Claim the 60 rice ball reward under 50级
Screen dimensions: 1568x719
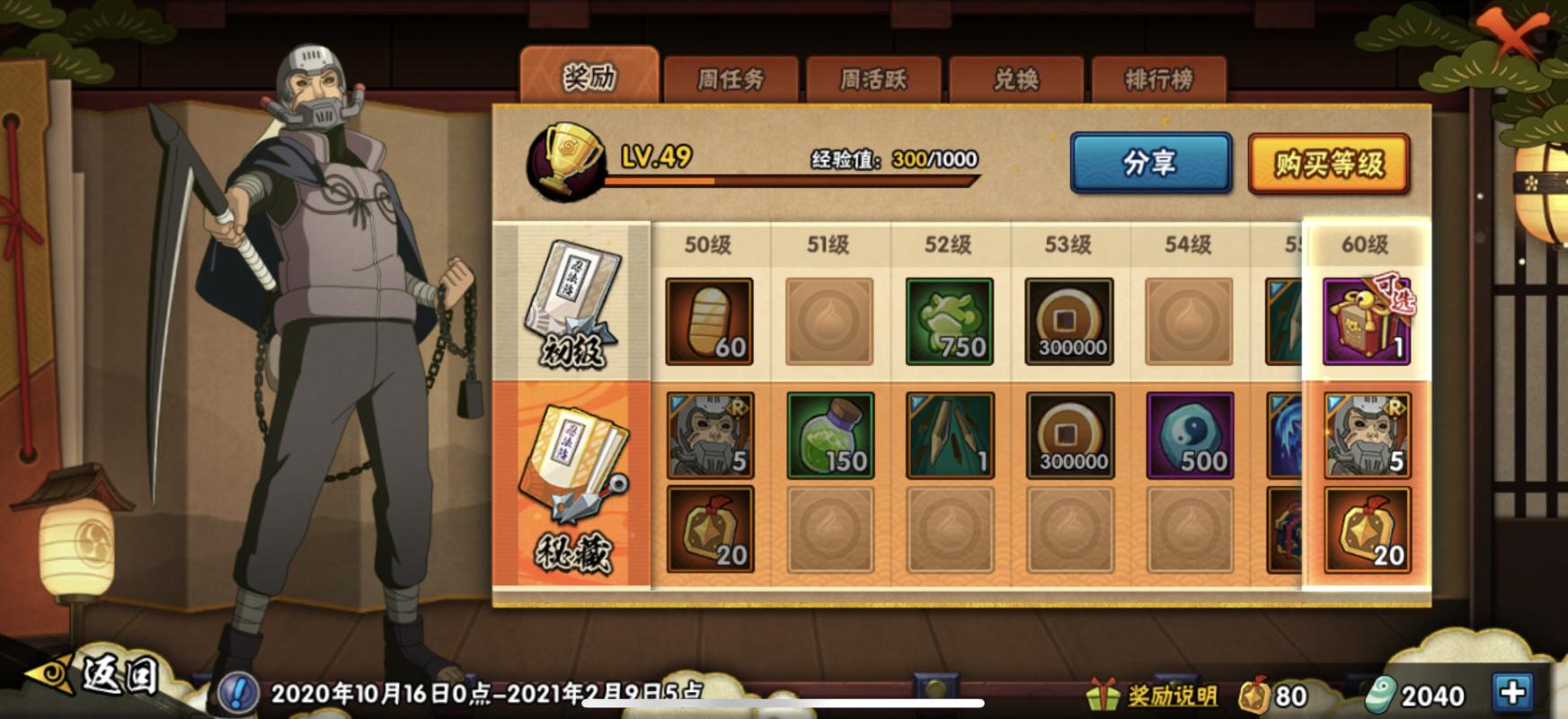pos(707,321)
